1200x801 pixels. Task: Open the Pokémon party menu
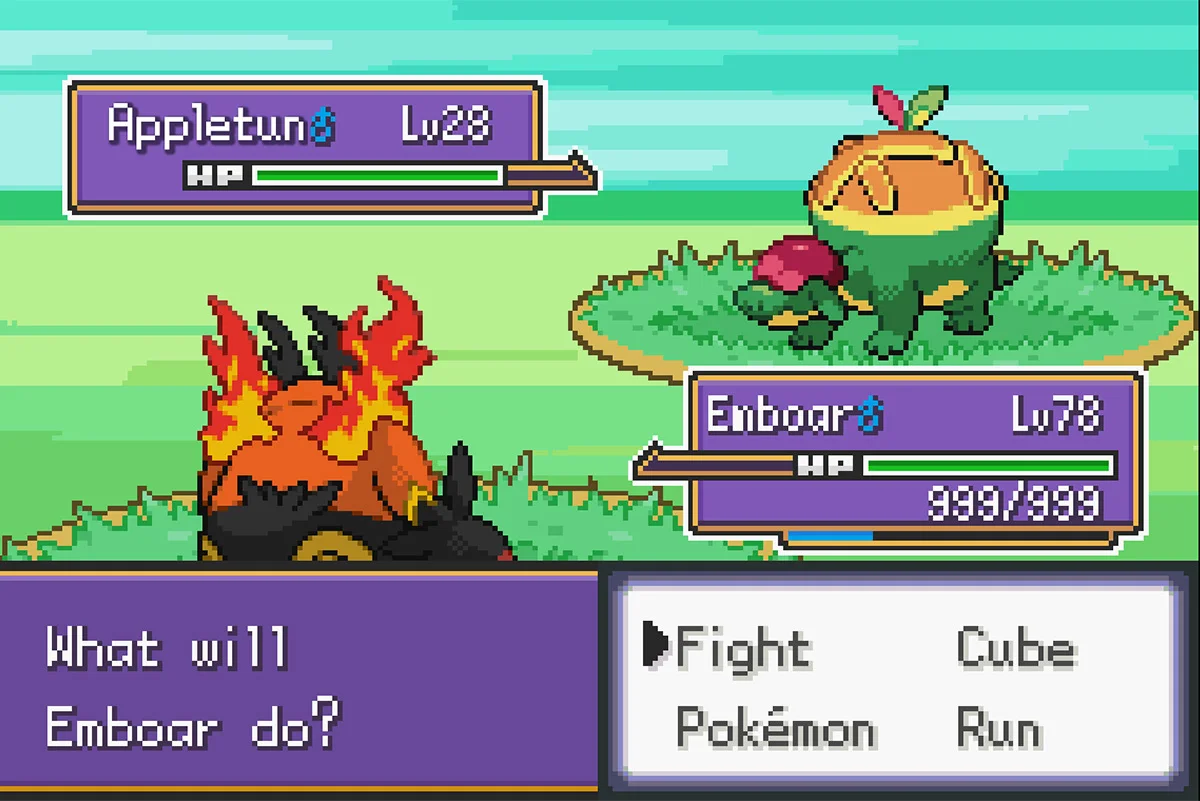(775, 727)
